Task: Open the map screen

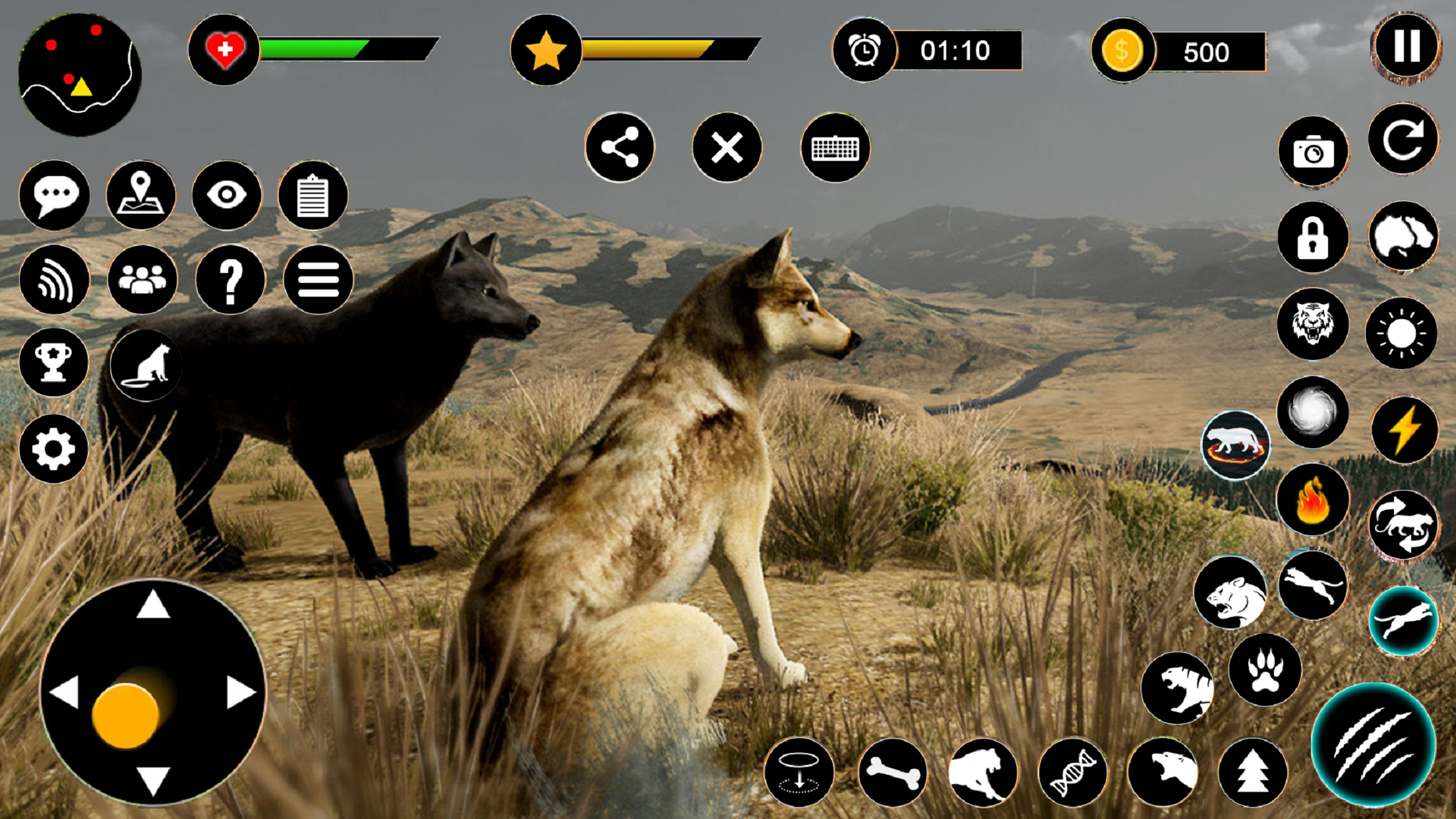Action: pos(140,196)
